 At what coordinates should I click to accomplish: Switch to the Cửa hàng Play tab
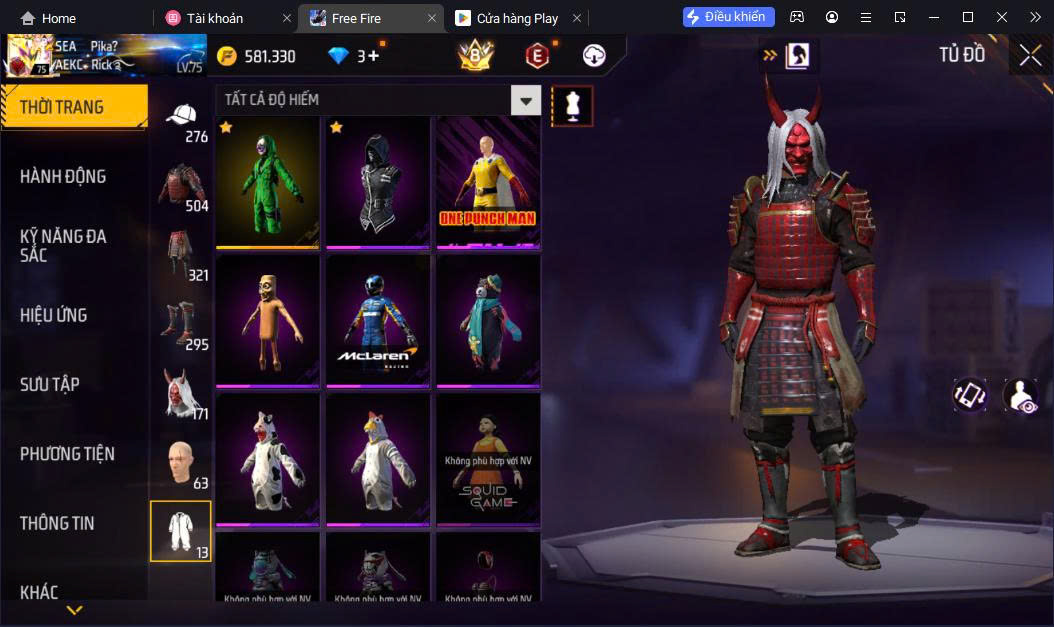coord(517,18)
